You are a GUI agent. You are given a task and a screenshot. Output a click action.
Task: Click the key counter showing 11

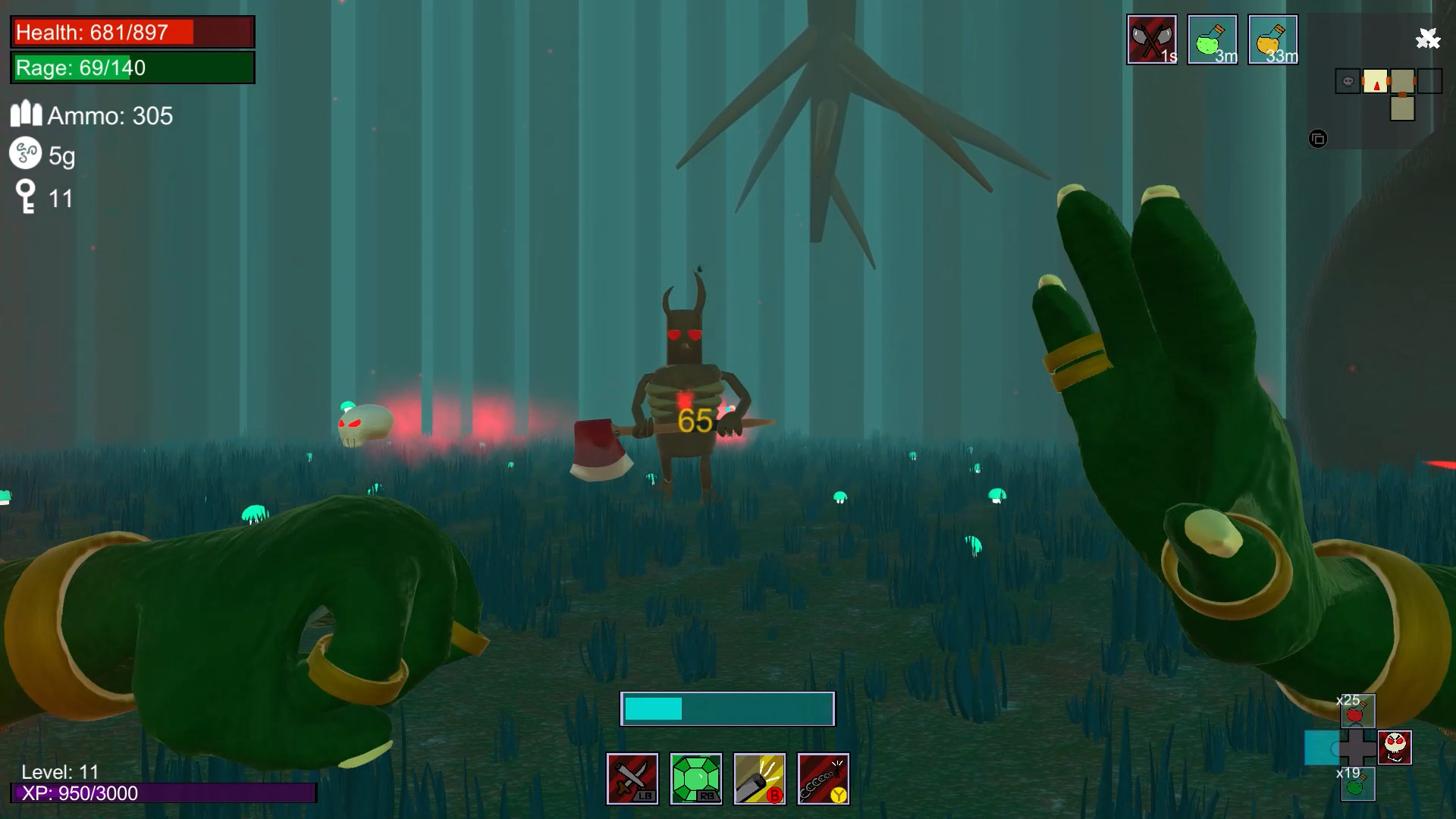(42, 199)
